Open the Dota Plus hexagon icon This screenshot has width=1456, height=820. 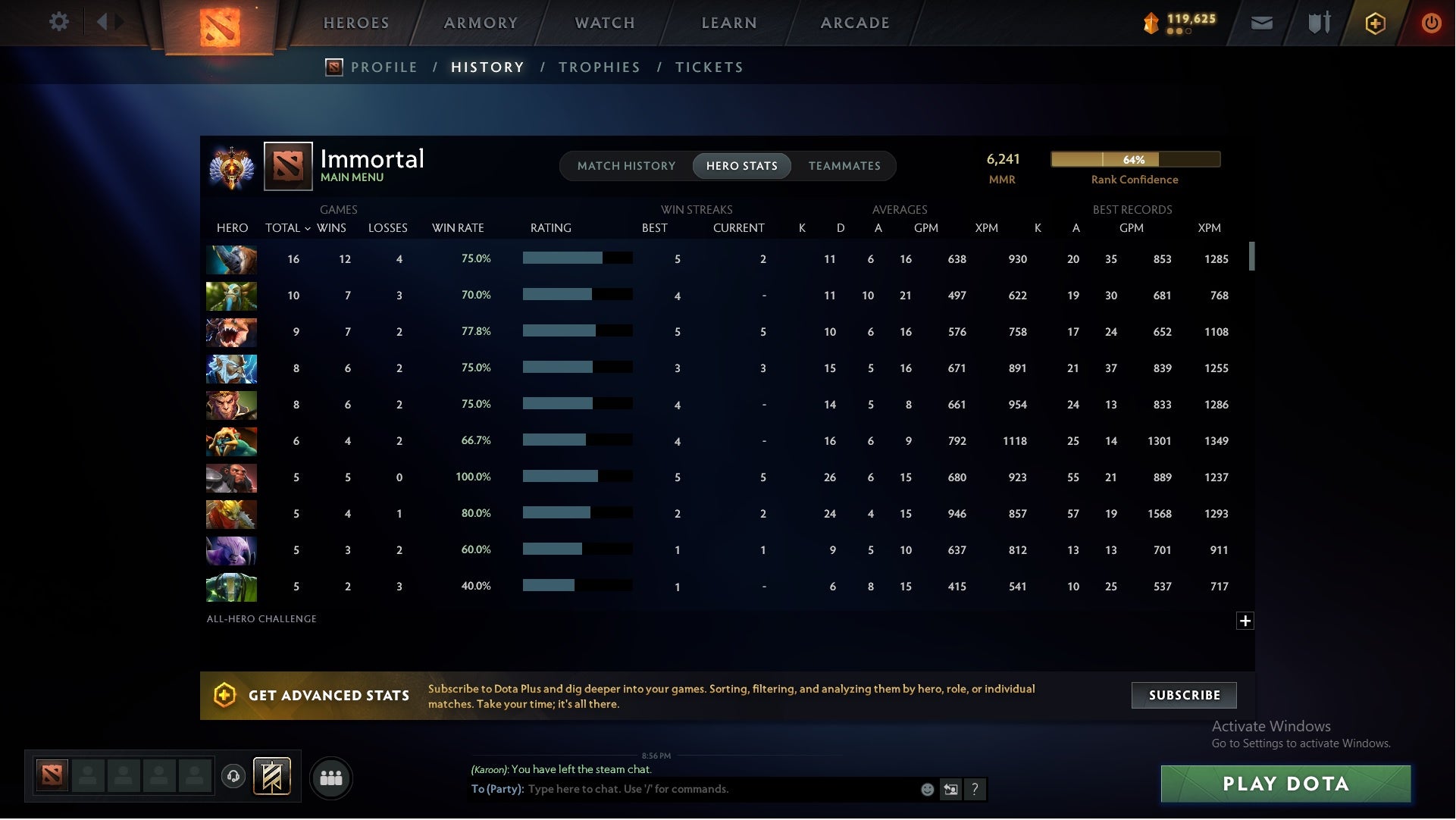1375,23
